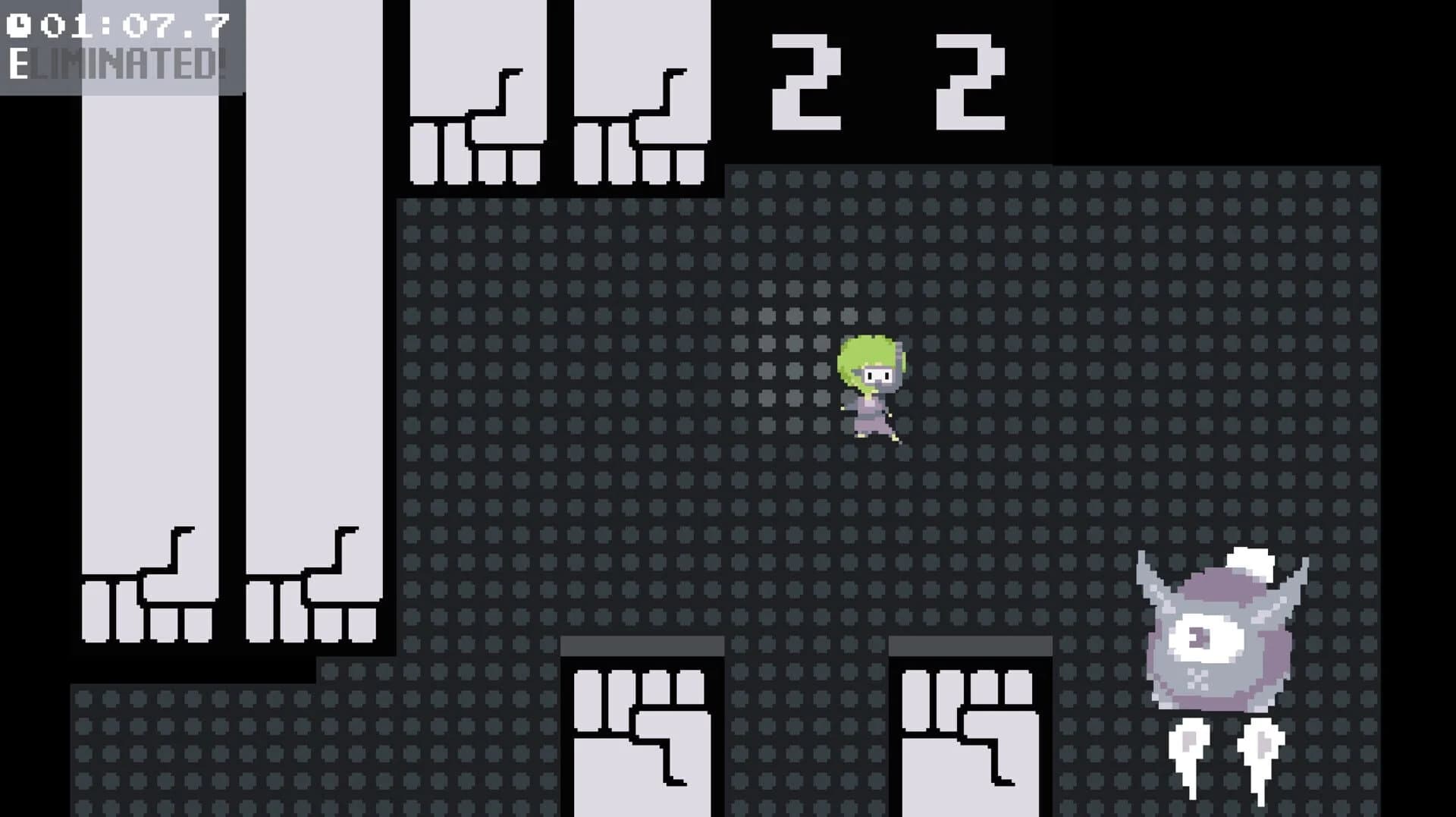Select the green-haired ninja character
This screenshot has height=817, width=1456.
[872, 387]
